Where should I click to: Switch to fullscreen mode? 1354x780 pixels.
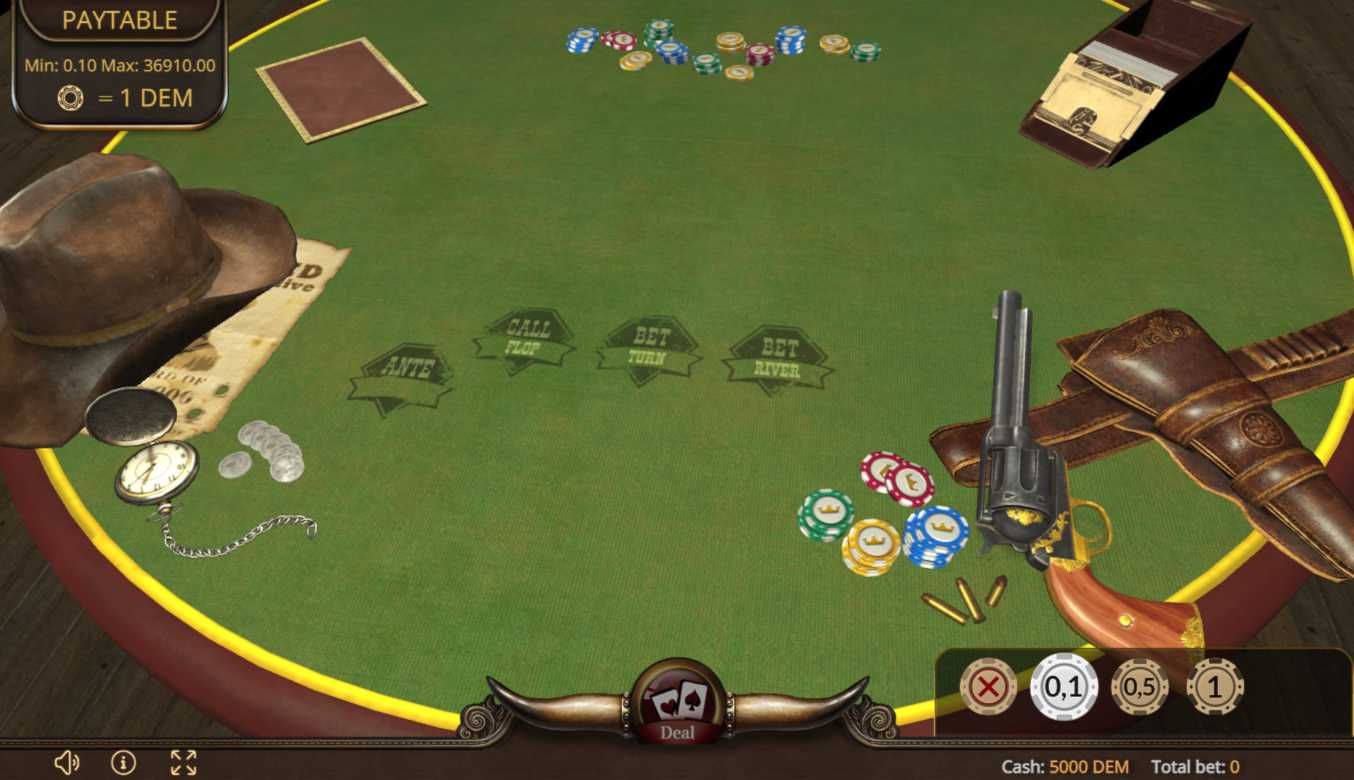coord(183,763)
